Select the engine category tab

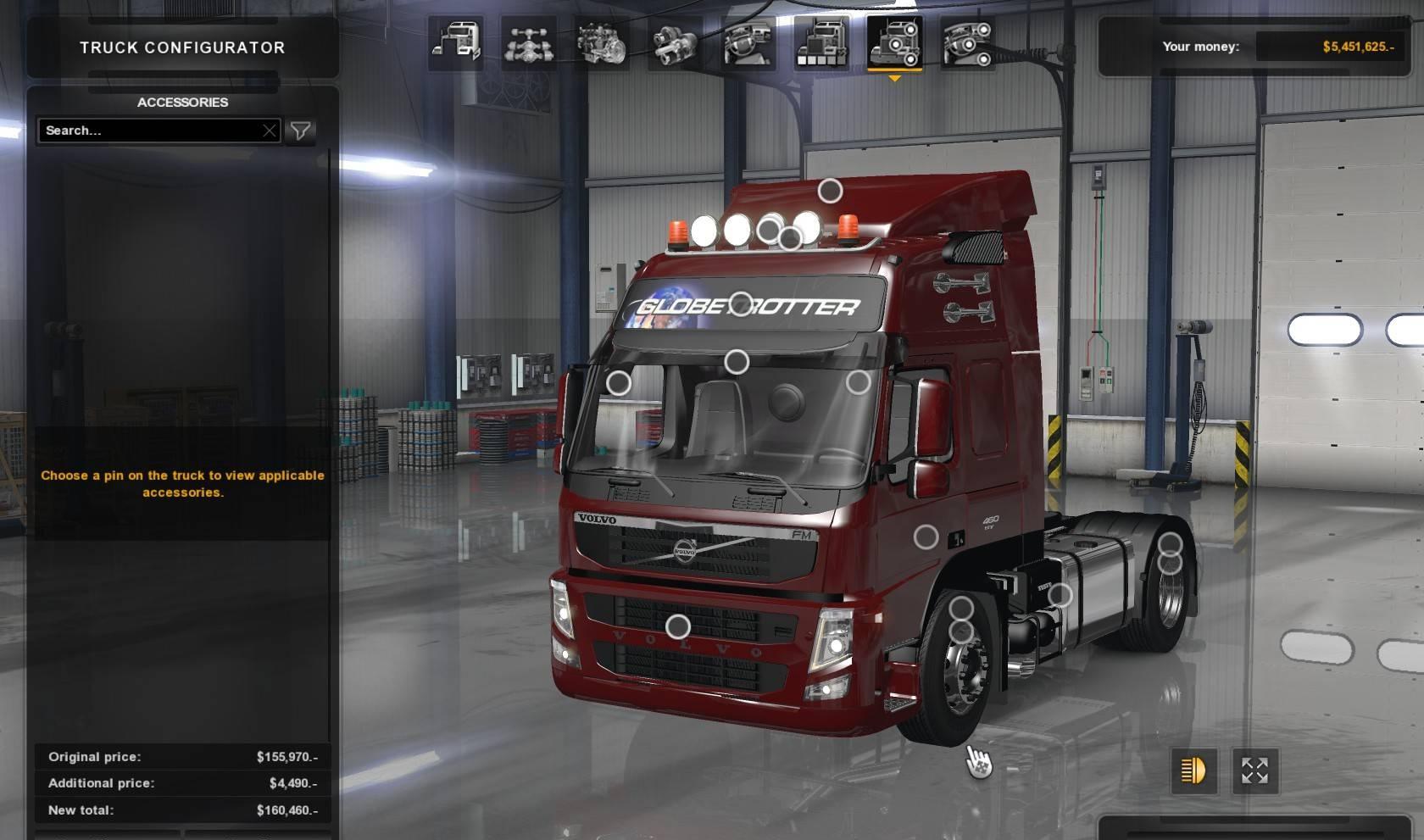(602, 42)
